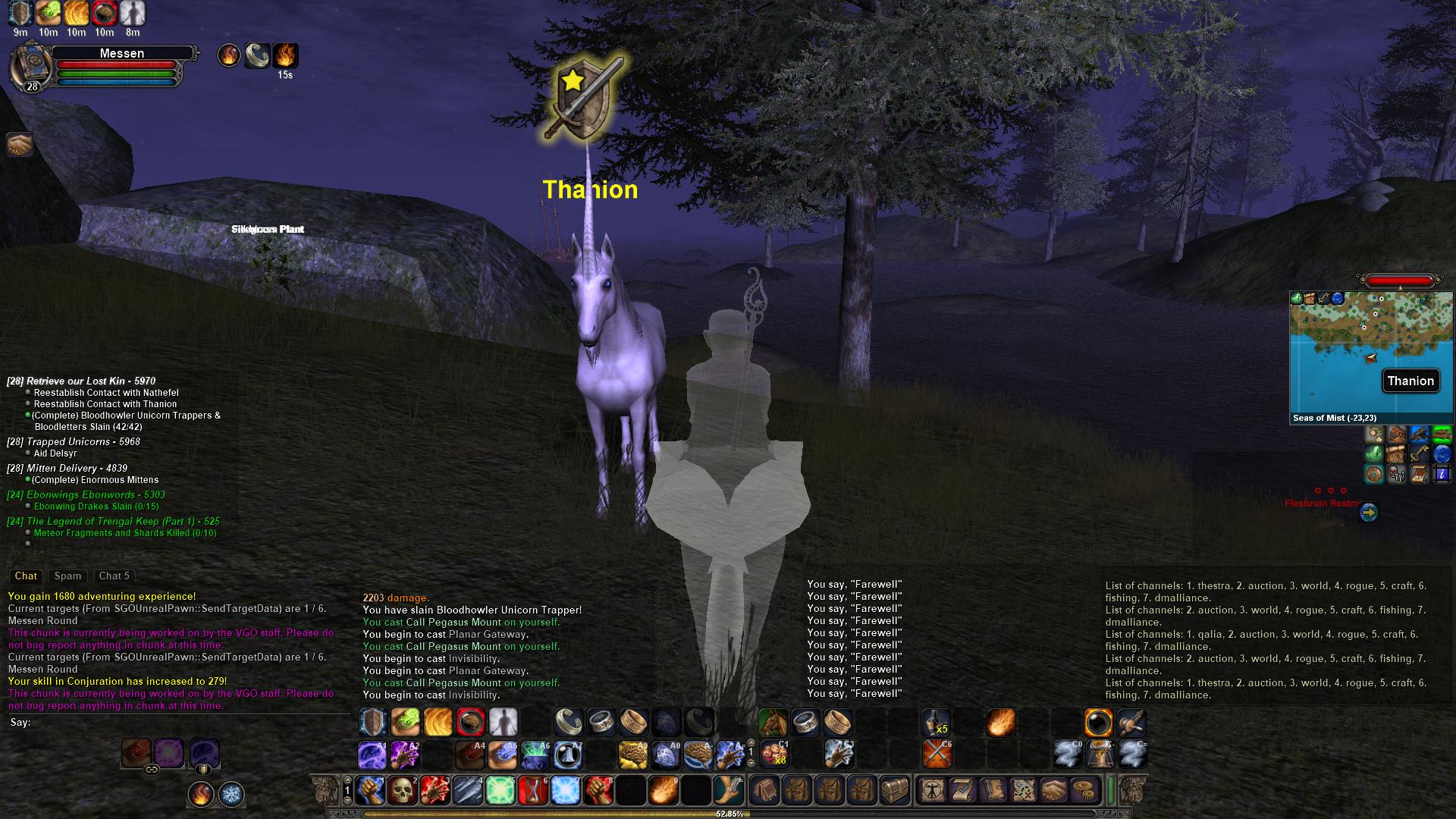Activate the red hourglass ability in slot 6
This screenshot has width=1456, height=819.
tap(533, 790)
